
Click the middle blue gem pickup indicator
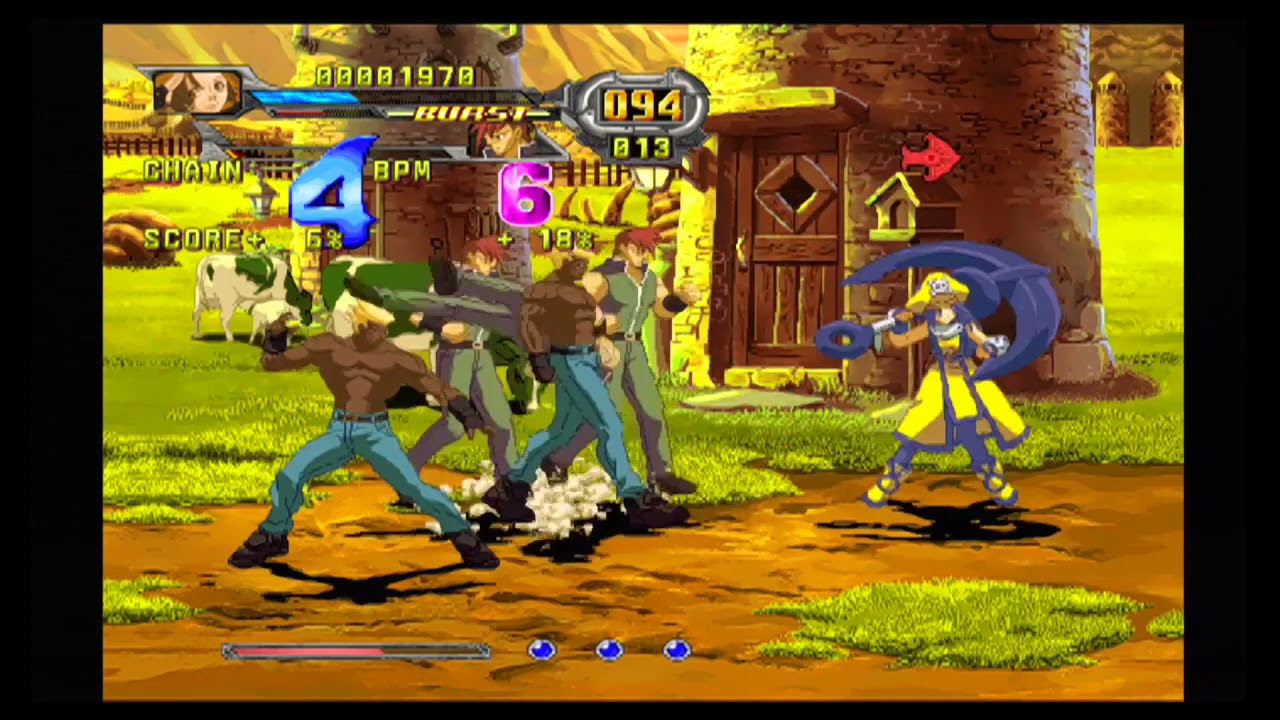[x=609, y=649]
